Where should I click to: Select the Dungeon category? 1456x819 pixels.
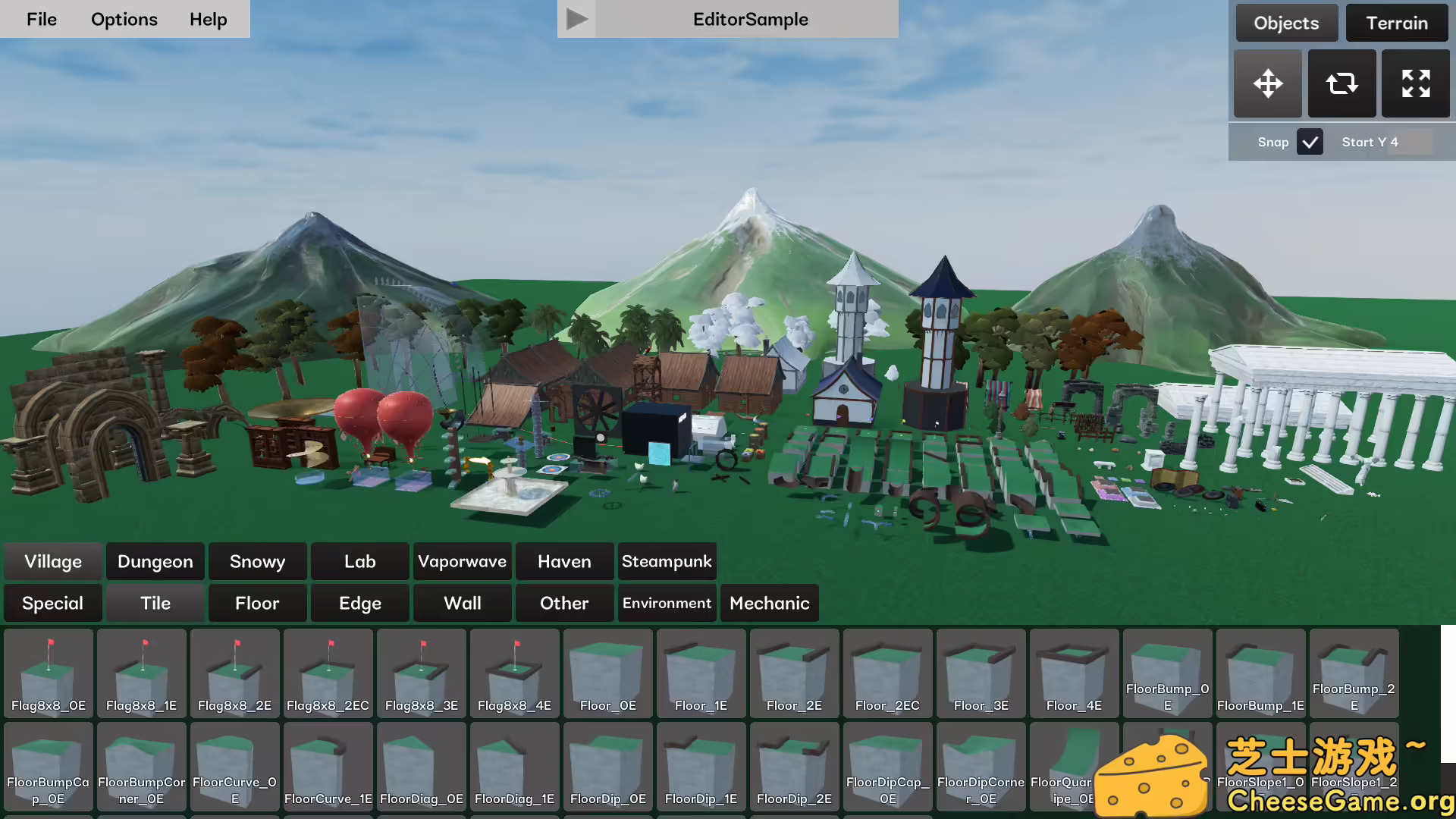(155, 561)
